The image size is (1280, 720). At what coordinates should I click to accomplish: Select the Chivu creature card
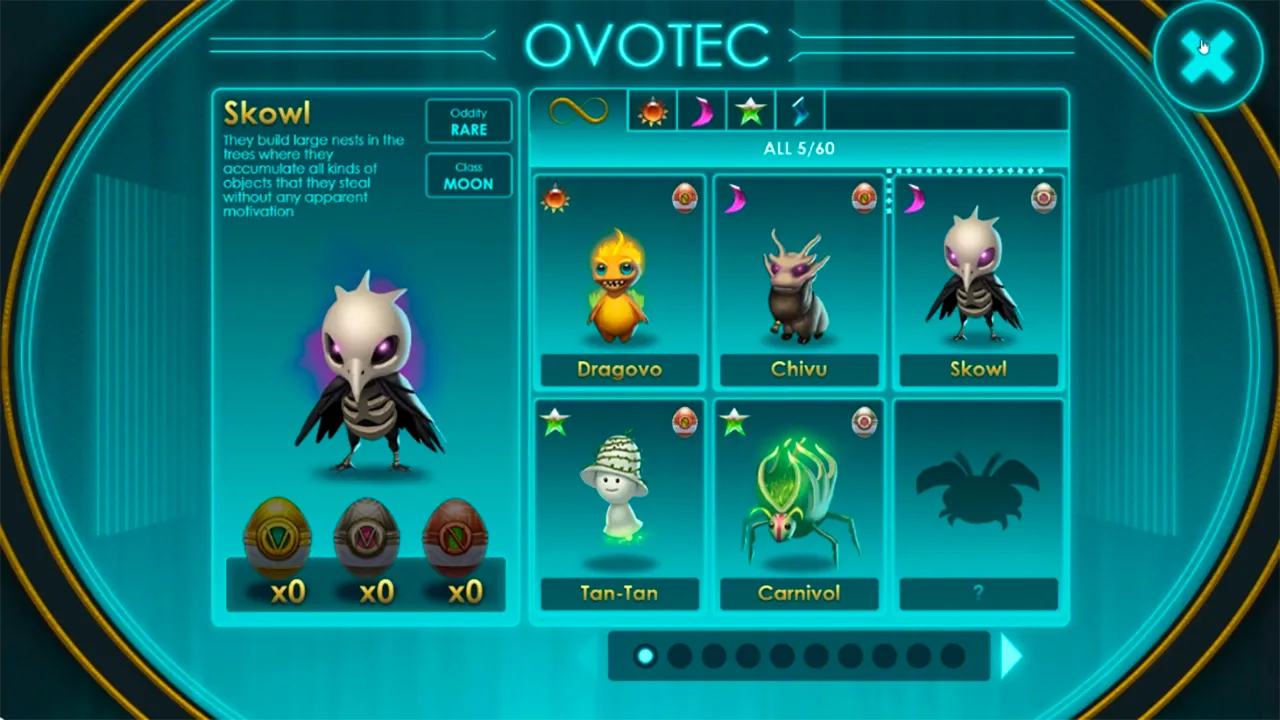click(799, 282)
